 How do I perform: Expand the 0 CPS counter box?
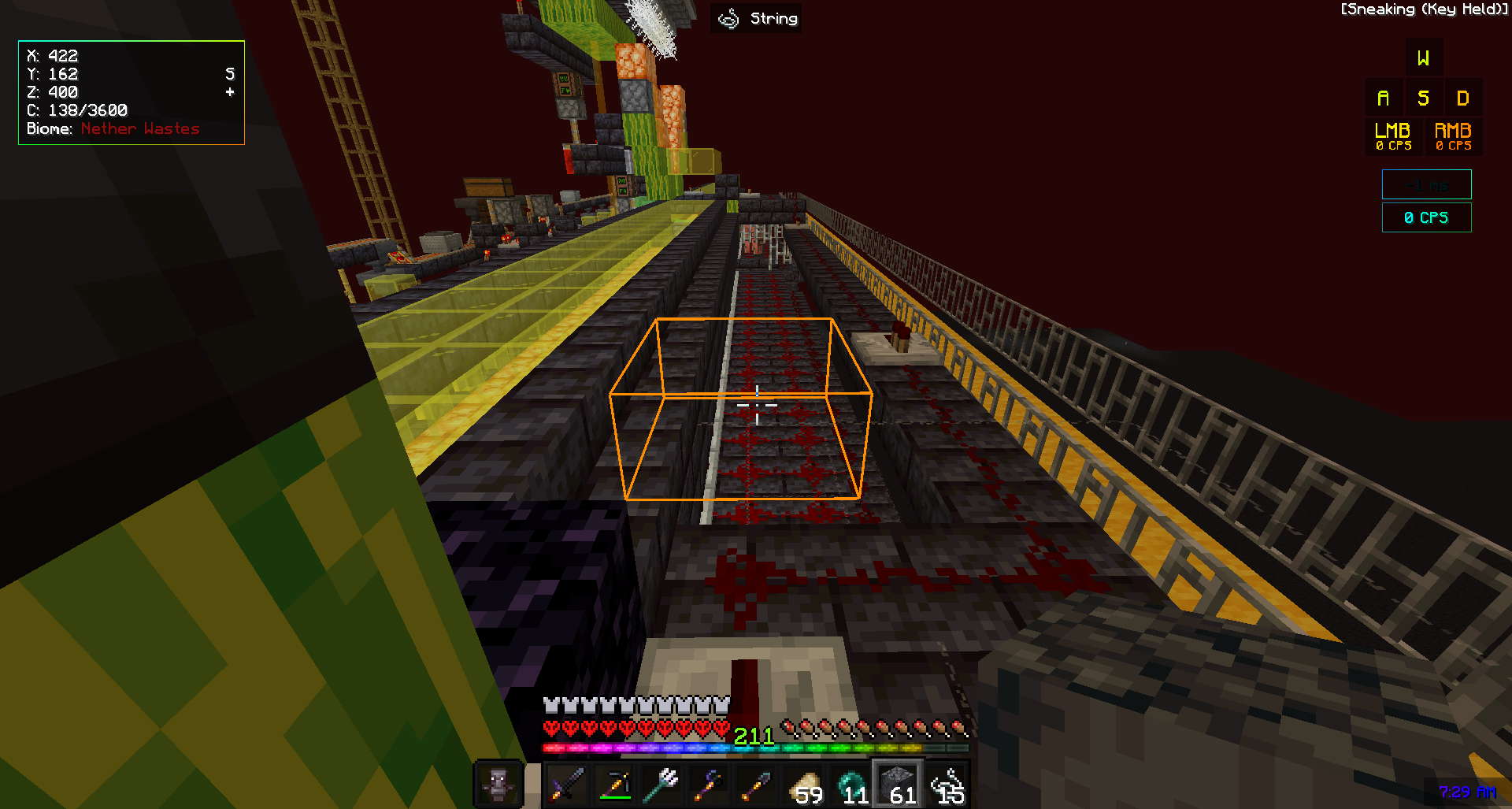pyautogui.click(x=1426, y=217)
